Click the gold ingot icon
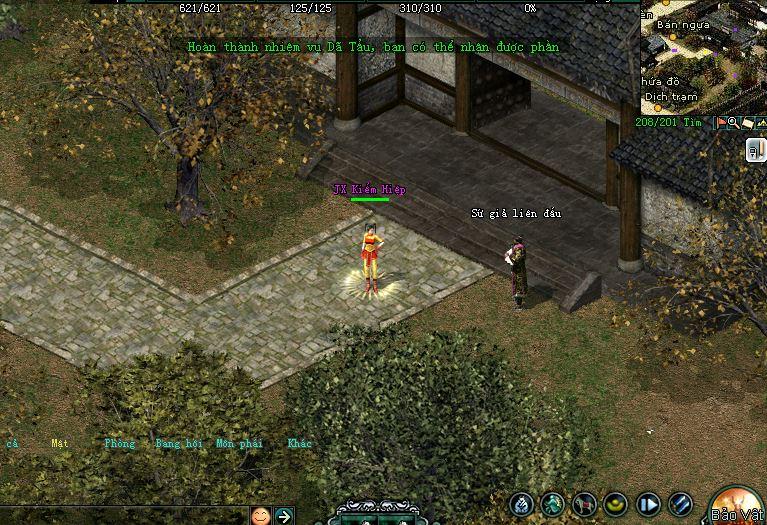This screenshot has height=525, width=767. (x=617, y=505)
